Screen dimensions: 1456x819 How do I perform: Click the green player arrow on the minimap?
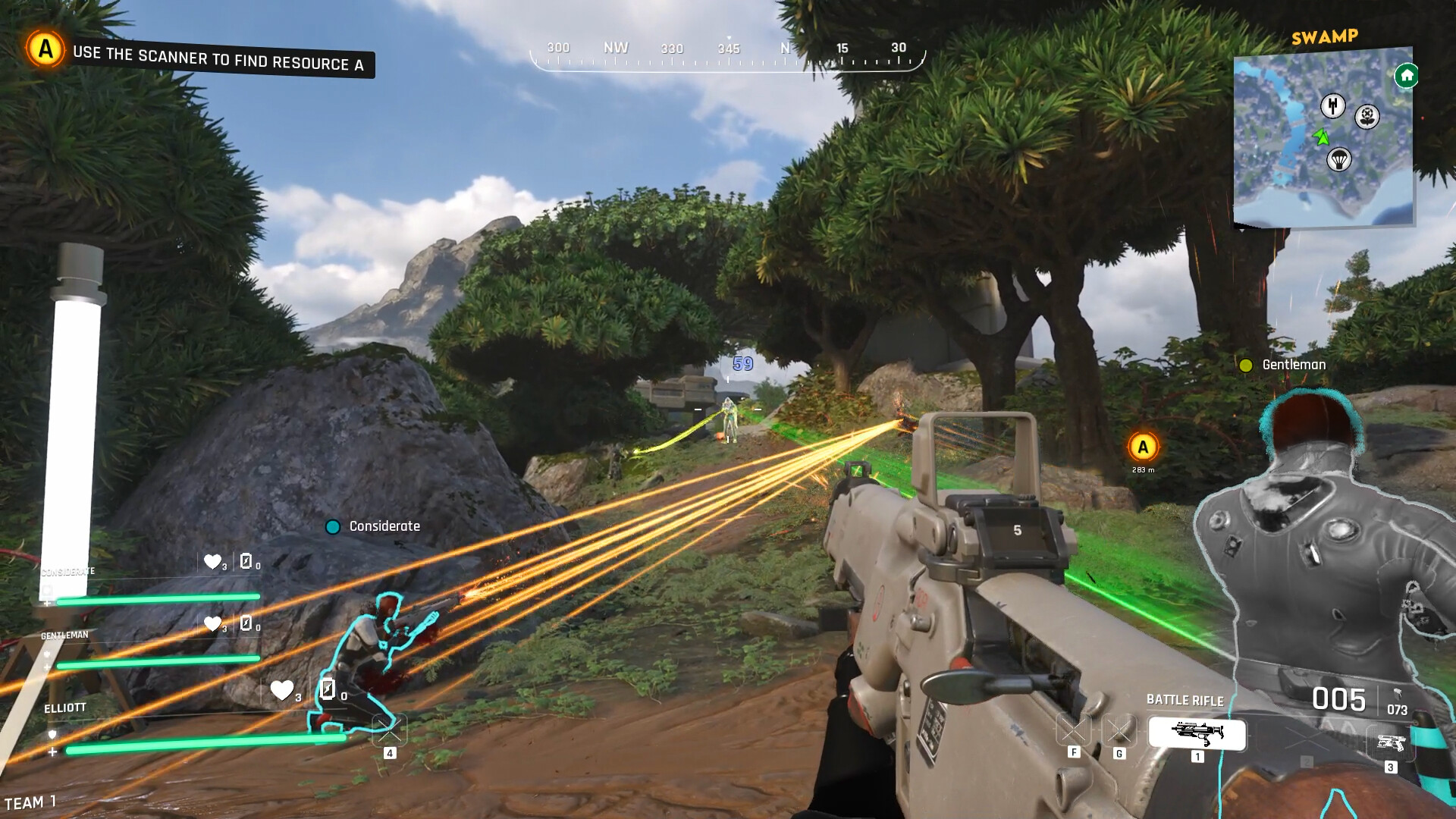coord(1322,136)
